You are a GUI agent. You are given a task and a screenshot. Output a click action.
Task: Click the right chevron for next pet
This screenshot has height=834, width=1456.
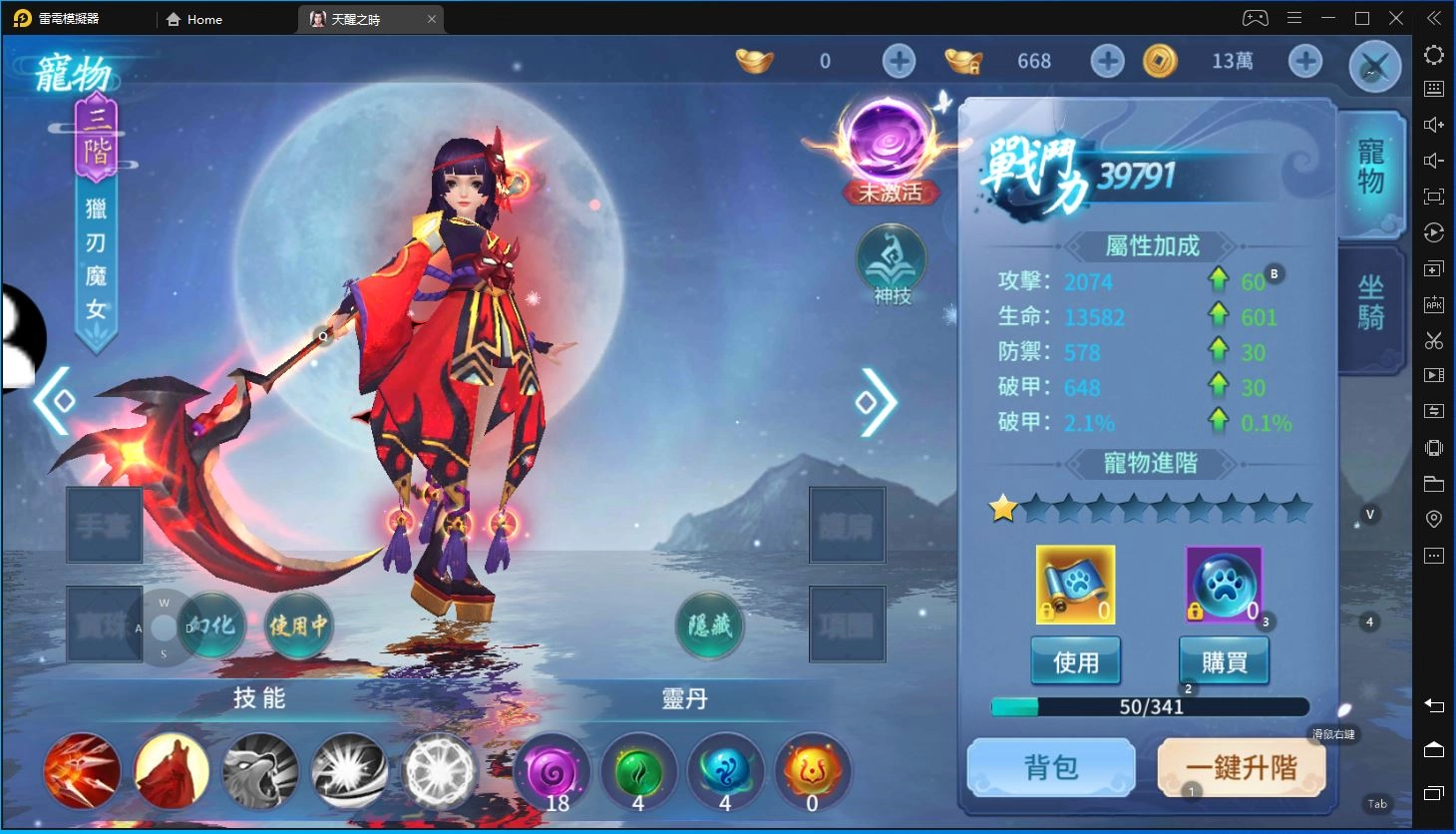pos(874,404)
